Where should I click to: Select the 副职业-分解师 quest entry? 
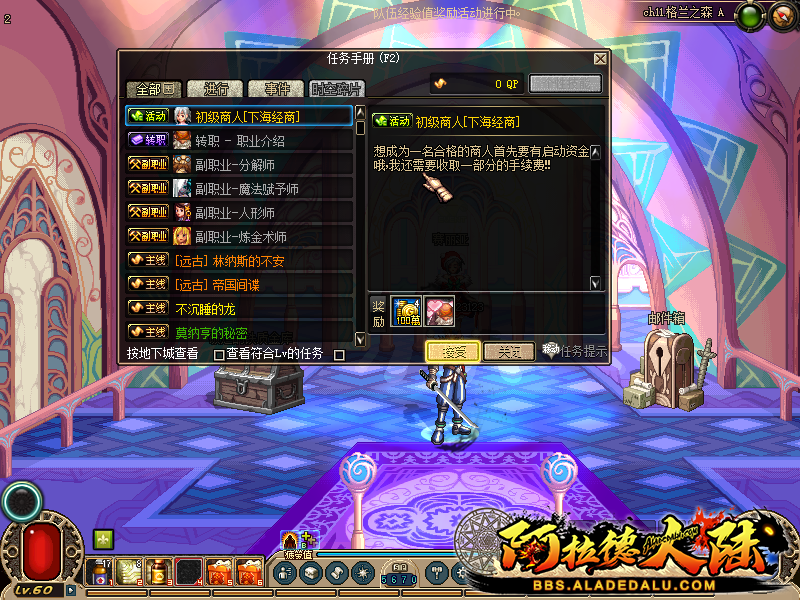239,164
